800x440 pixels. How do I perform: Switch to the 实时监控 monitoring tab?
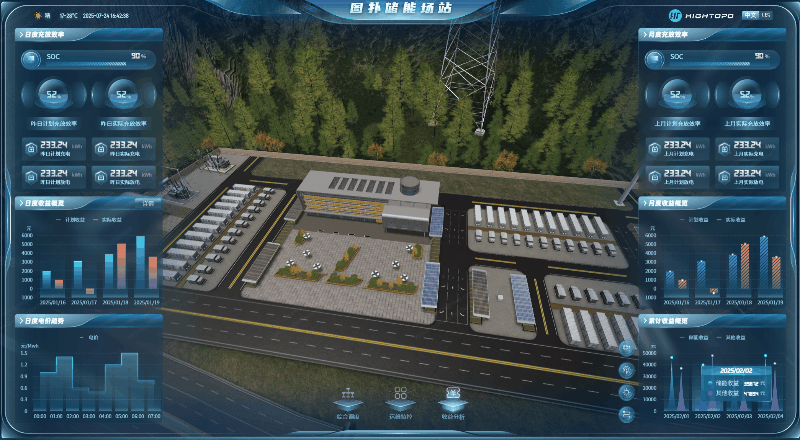pyautogui.click(x=400, y=403)
